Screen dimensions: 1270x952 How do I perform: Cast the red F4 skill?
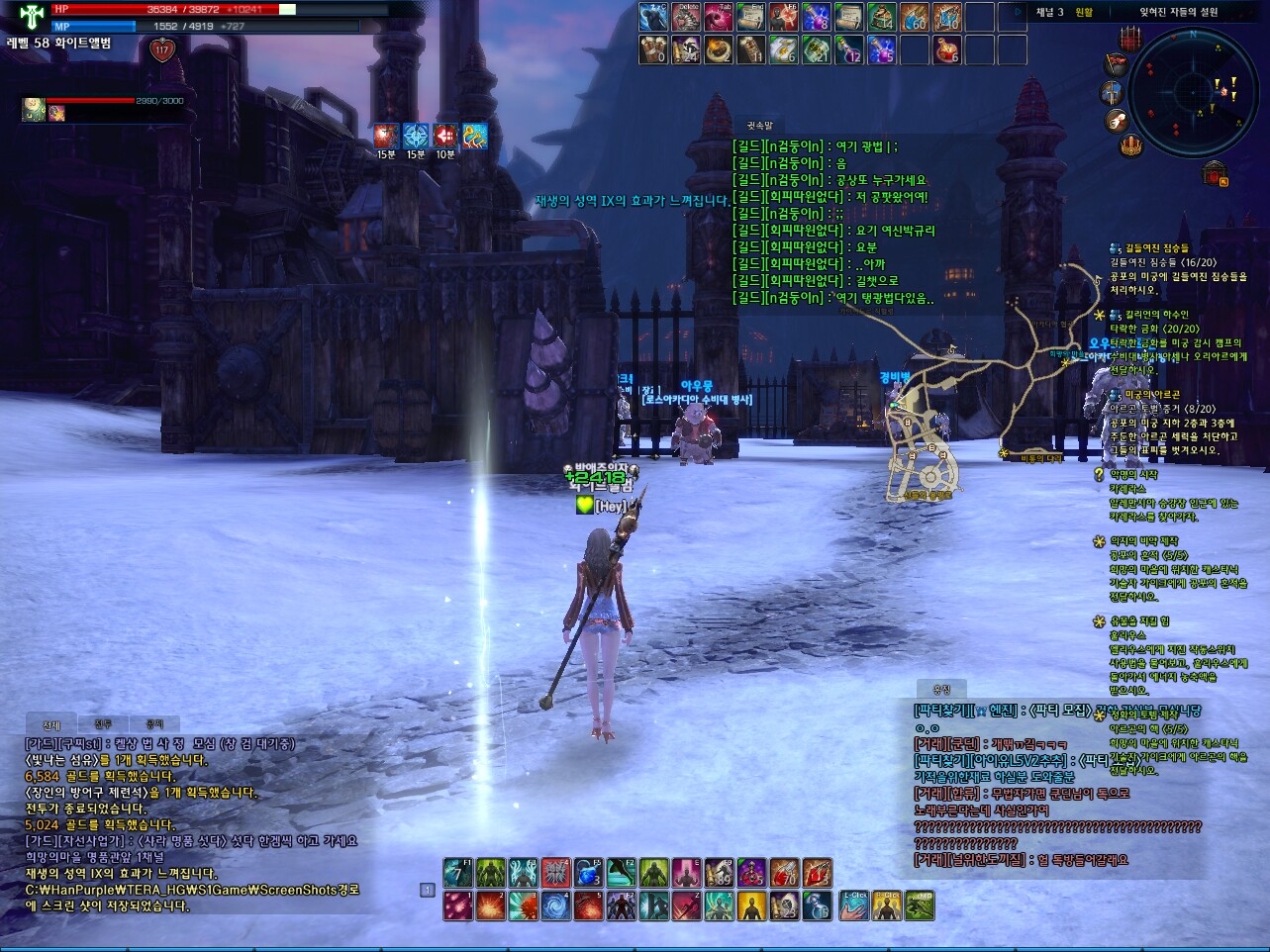tap(555, 872)
